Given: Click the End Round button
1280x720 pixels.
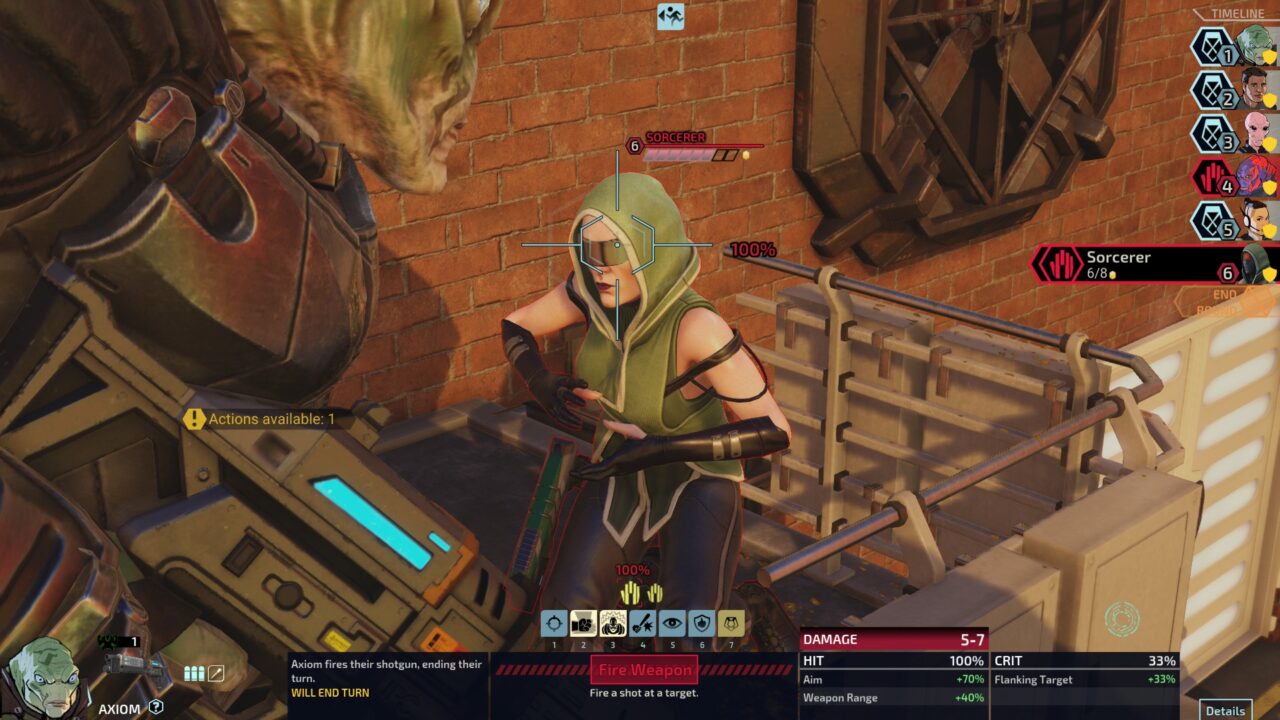Looking at the screenshot, I should tap(1225, 302).
